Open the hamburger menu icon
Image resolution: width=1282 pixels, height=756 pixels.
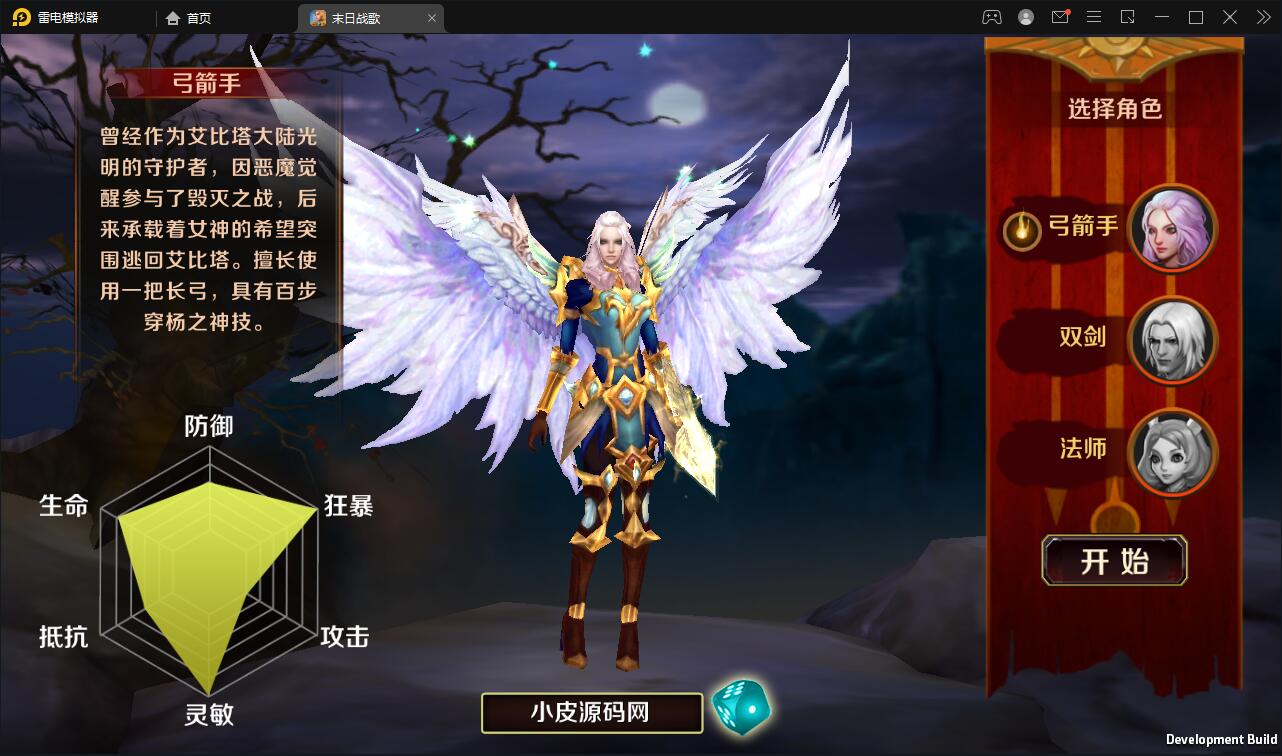pos(1094,17)
